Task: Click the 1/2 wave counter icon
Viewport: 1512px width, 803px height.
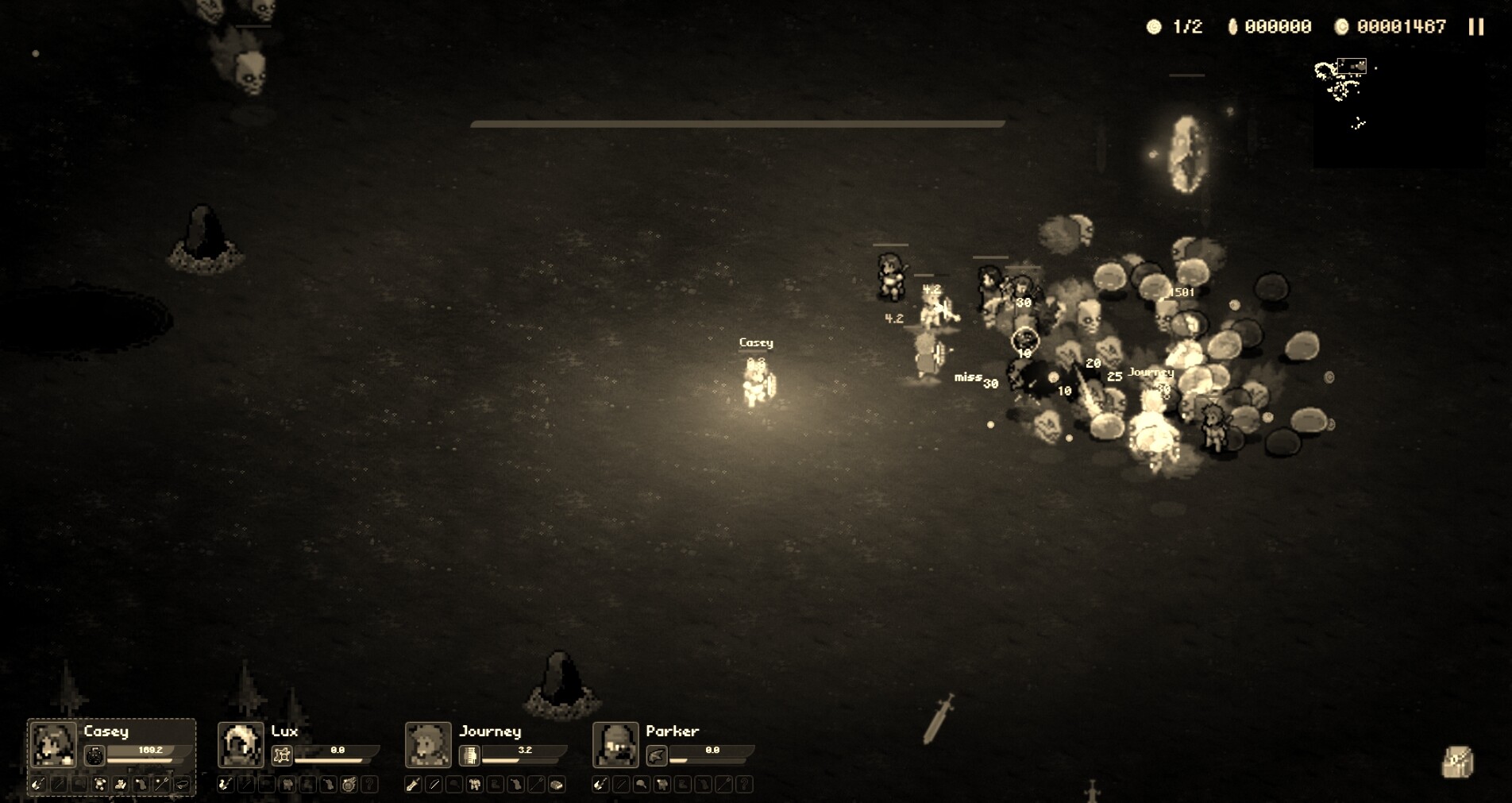Action: (x=1153, y=26)
